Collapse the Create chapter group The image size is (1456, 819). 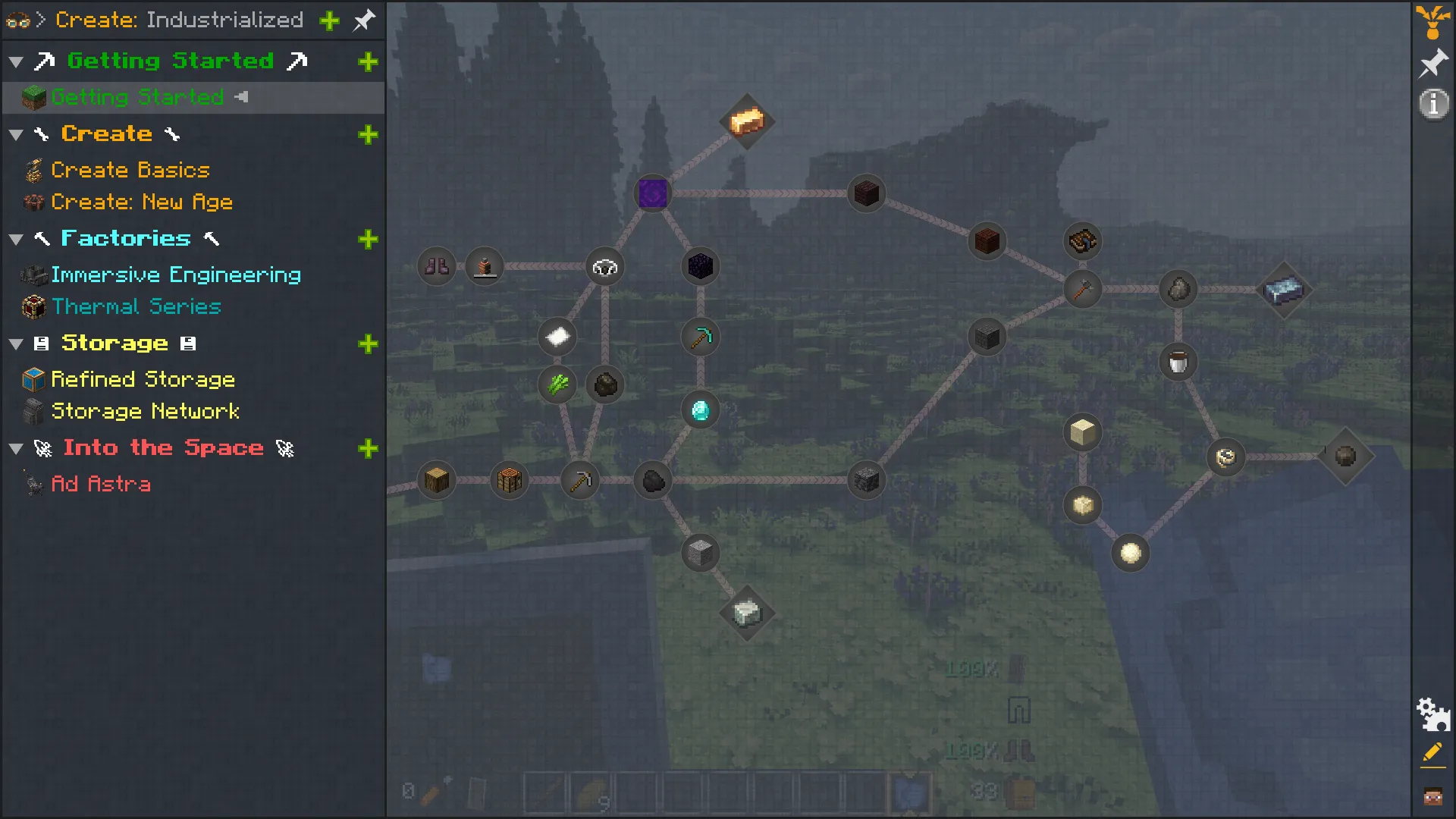[16, 134]
